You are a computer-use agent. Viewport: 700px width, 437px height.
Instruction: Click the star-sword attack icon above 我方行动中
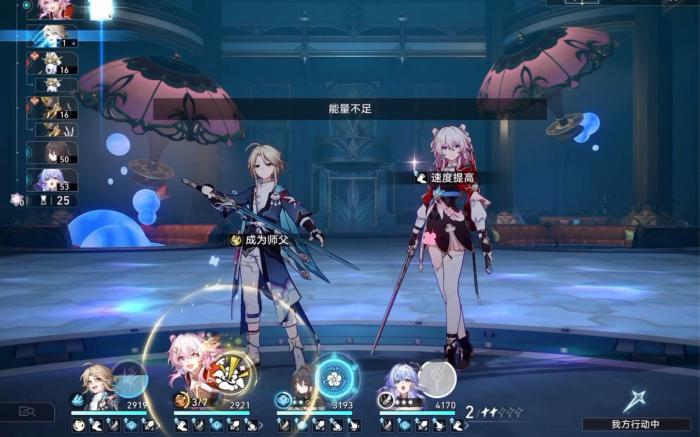pyautogui.click(x=634, y=399)
